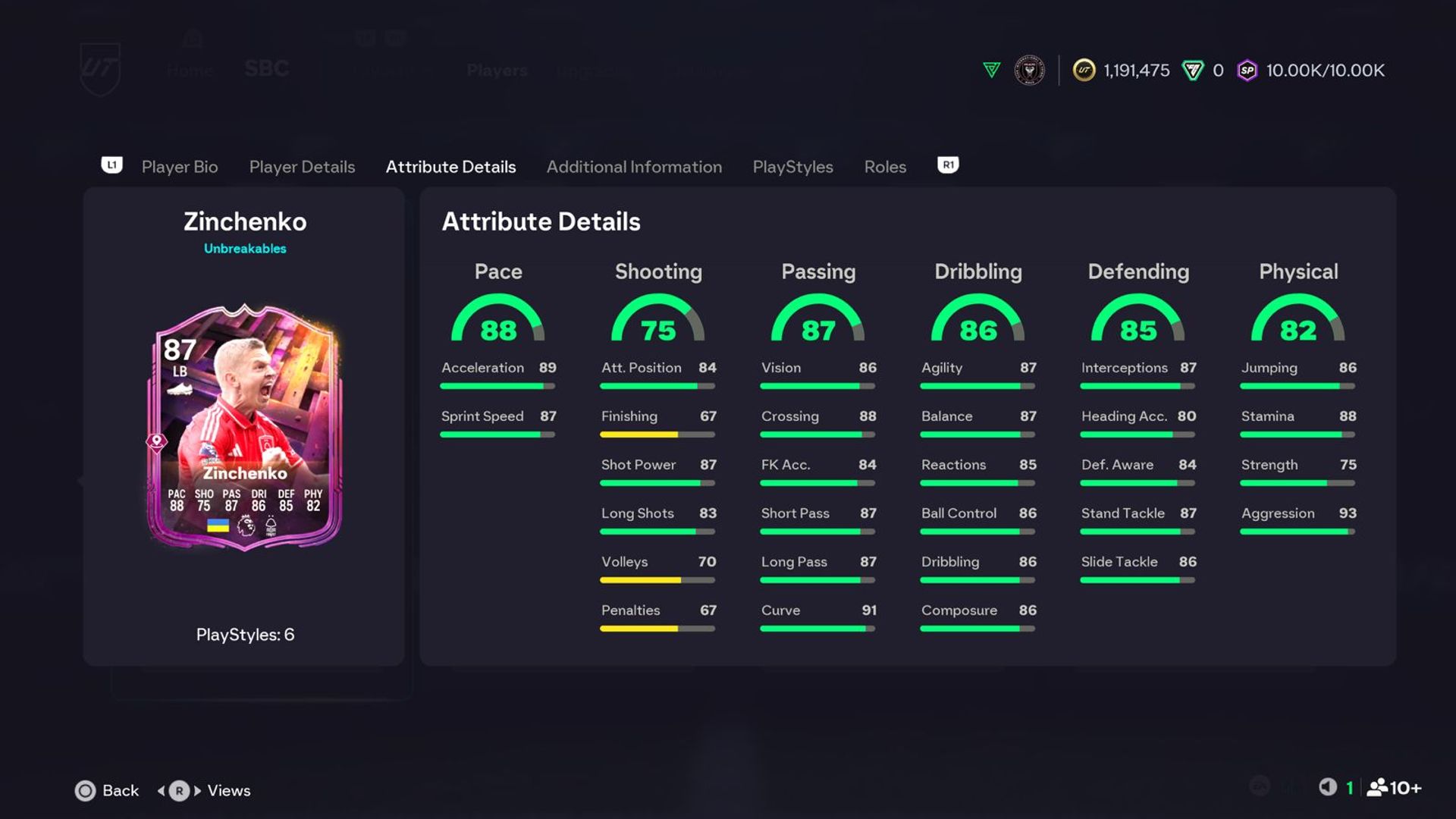
Task: Open the Roles tab
Action: coord(884,167)
